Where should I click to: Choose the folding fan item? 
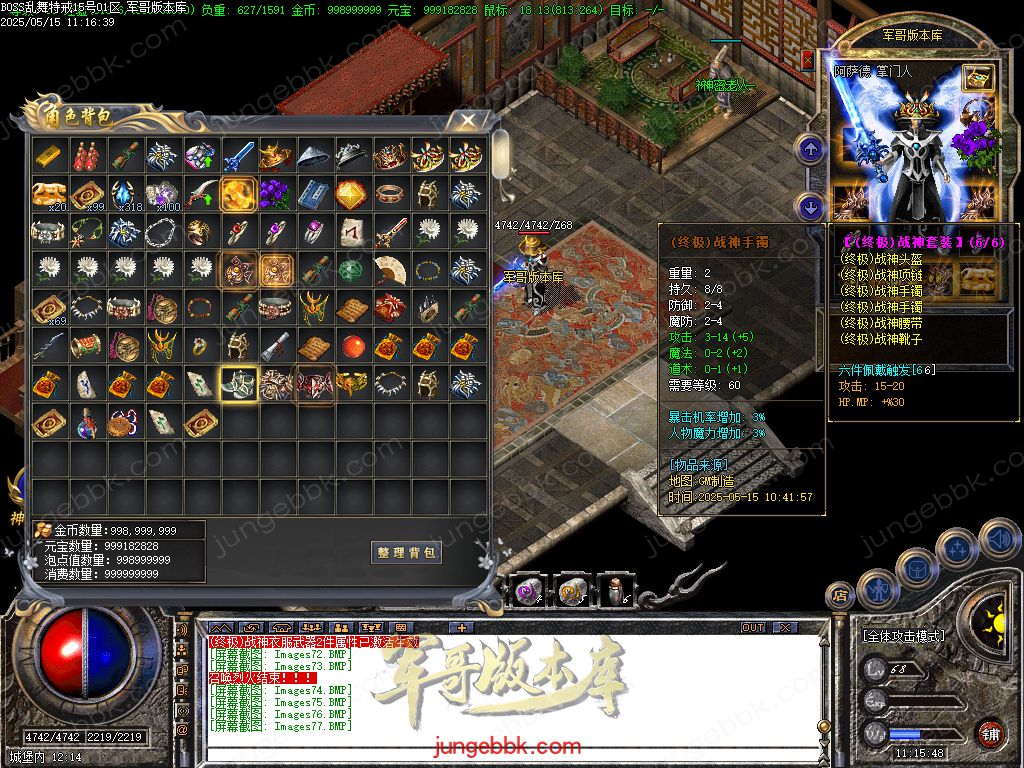click(x=389, y=270)
